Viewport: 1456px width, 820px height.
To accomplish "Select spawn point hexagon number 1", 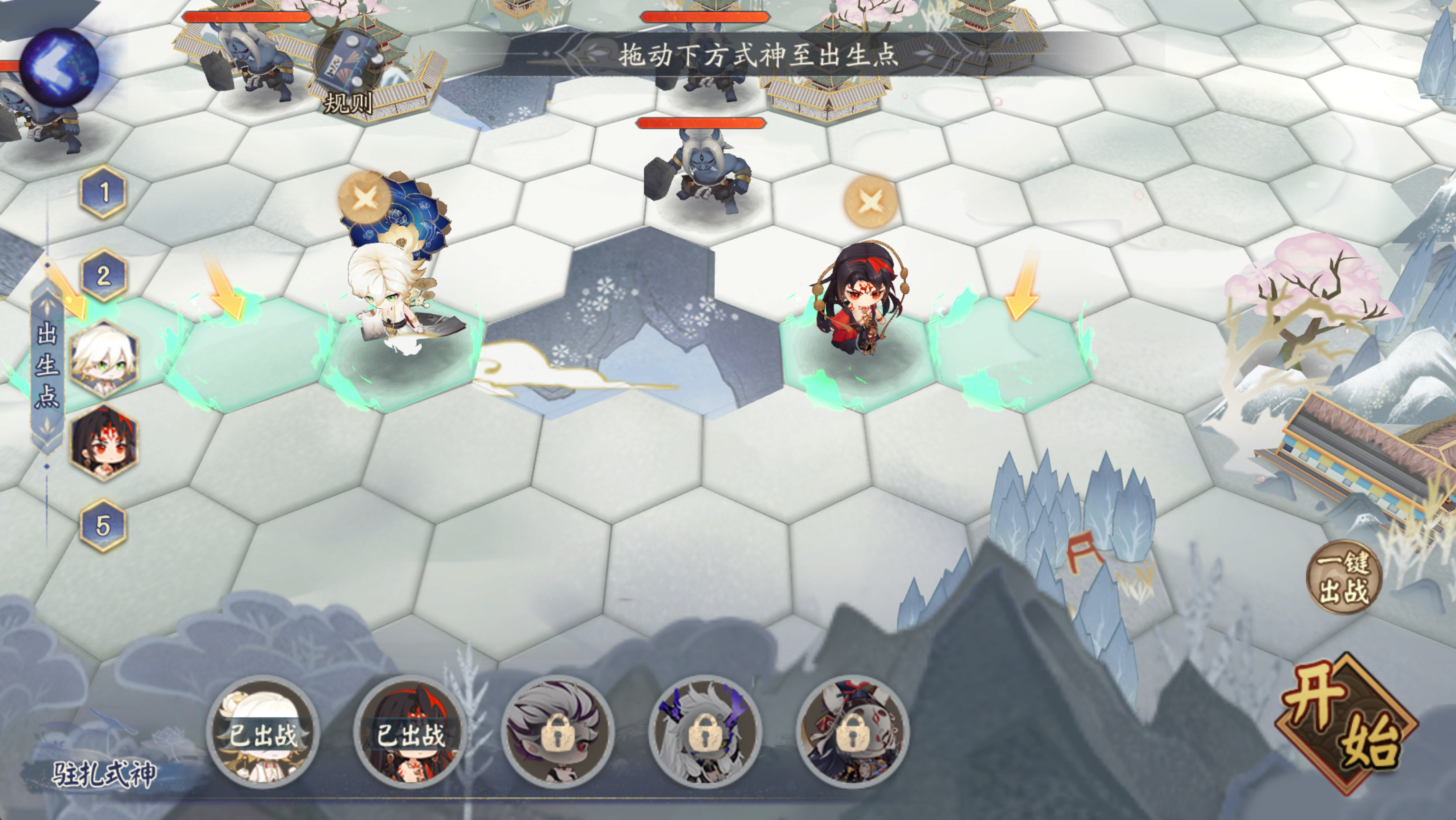I will [104, 192].
